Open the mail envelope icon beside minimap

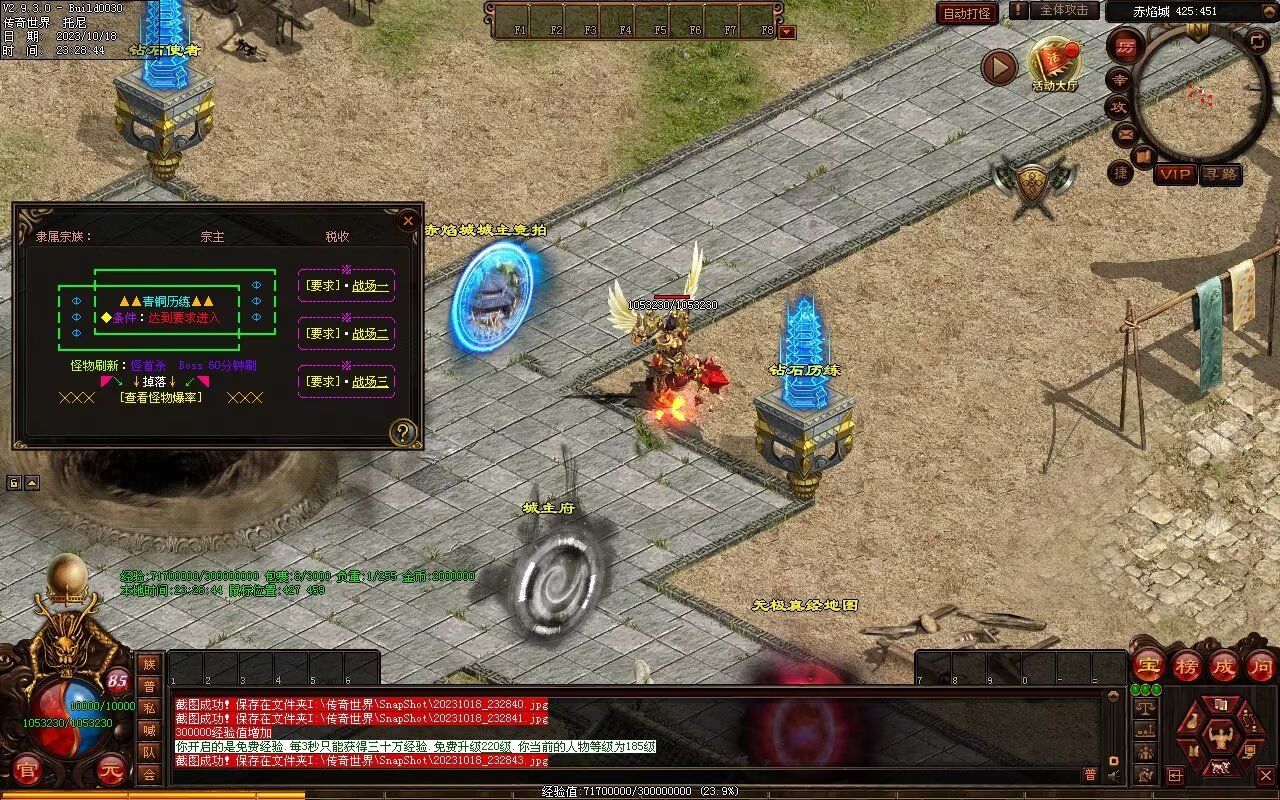tap(1124, 132)
